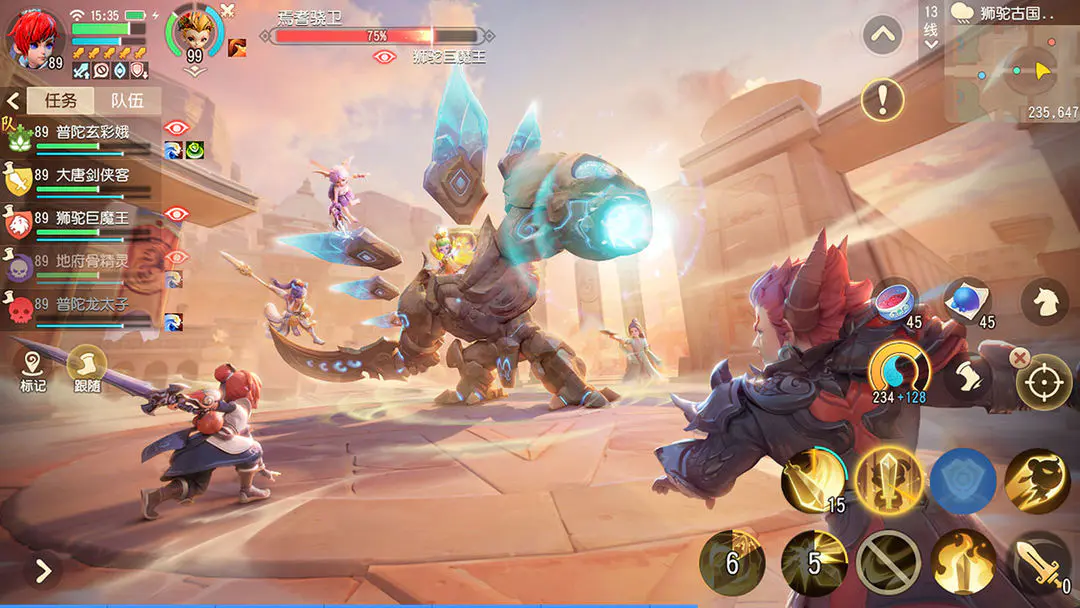Activate the crosshair target lock button
1080x608 pixels.
[x=1043, y=382]
